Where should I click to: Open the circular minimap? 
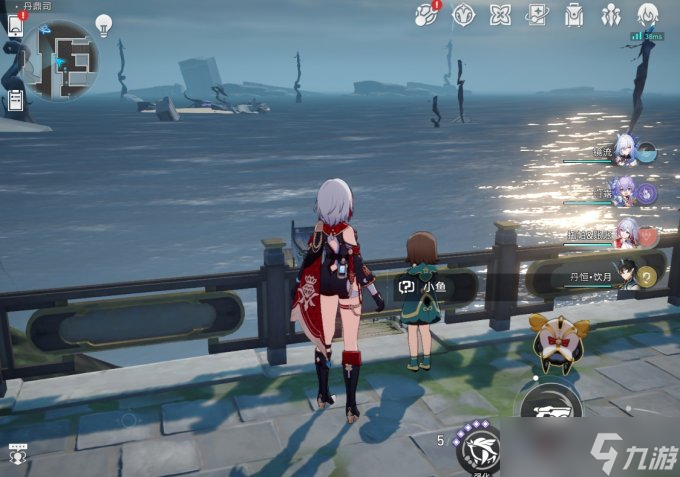(60, 60)
